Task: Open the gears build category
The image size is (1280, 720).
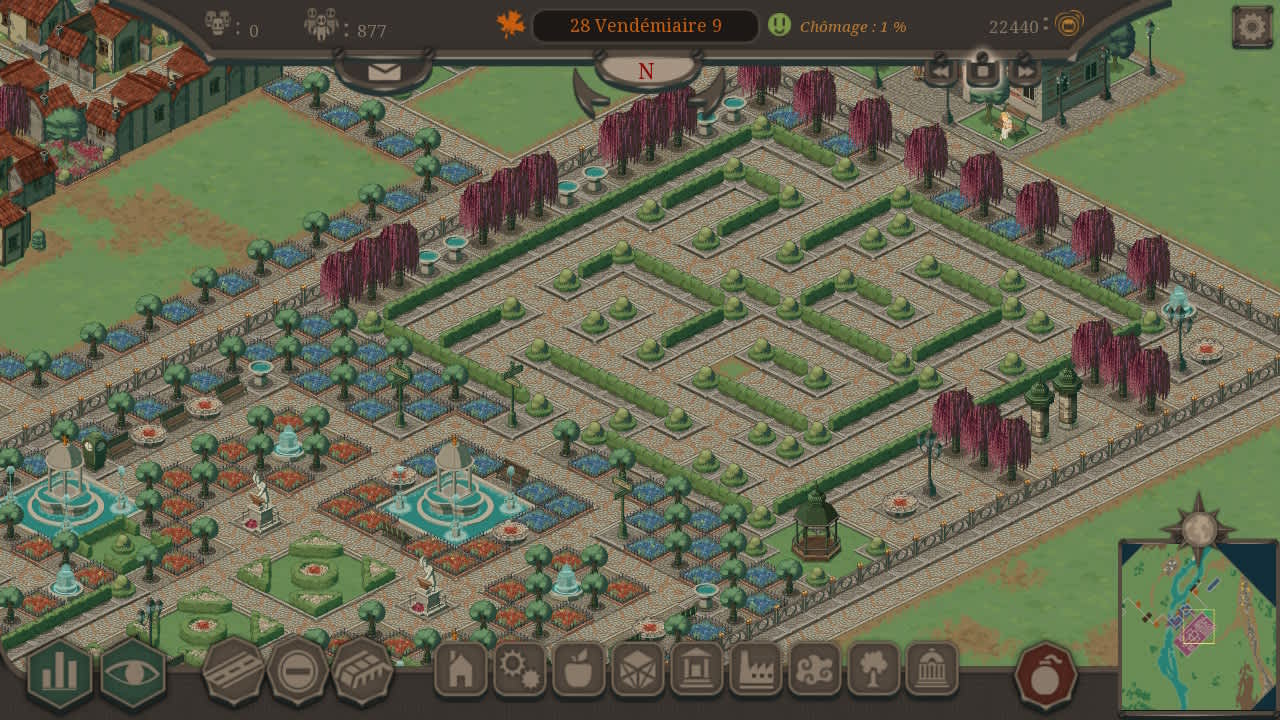Action: pos(520,669)
